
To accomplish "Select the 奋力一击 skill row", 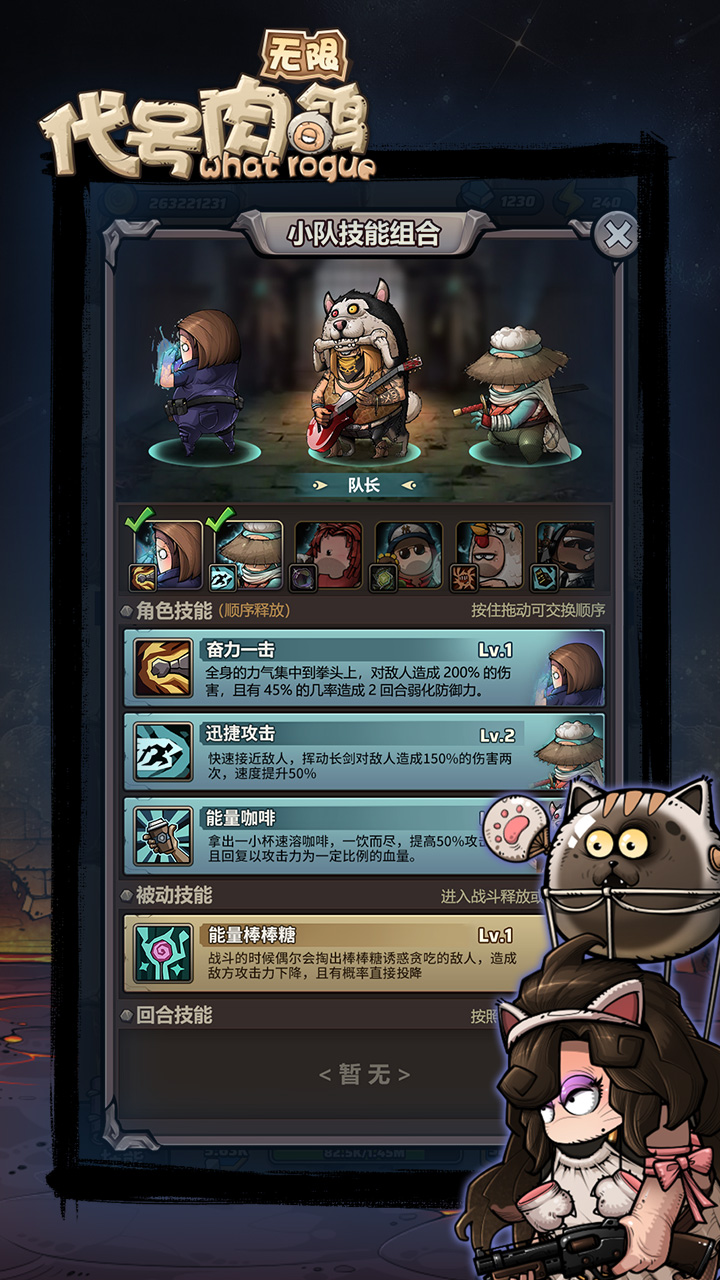I will pos(364,668).
